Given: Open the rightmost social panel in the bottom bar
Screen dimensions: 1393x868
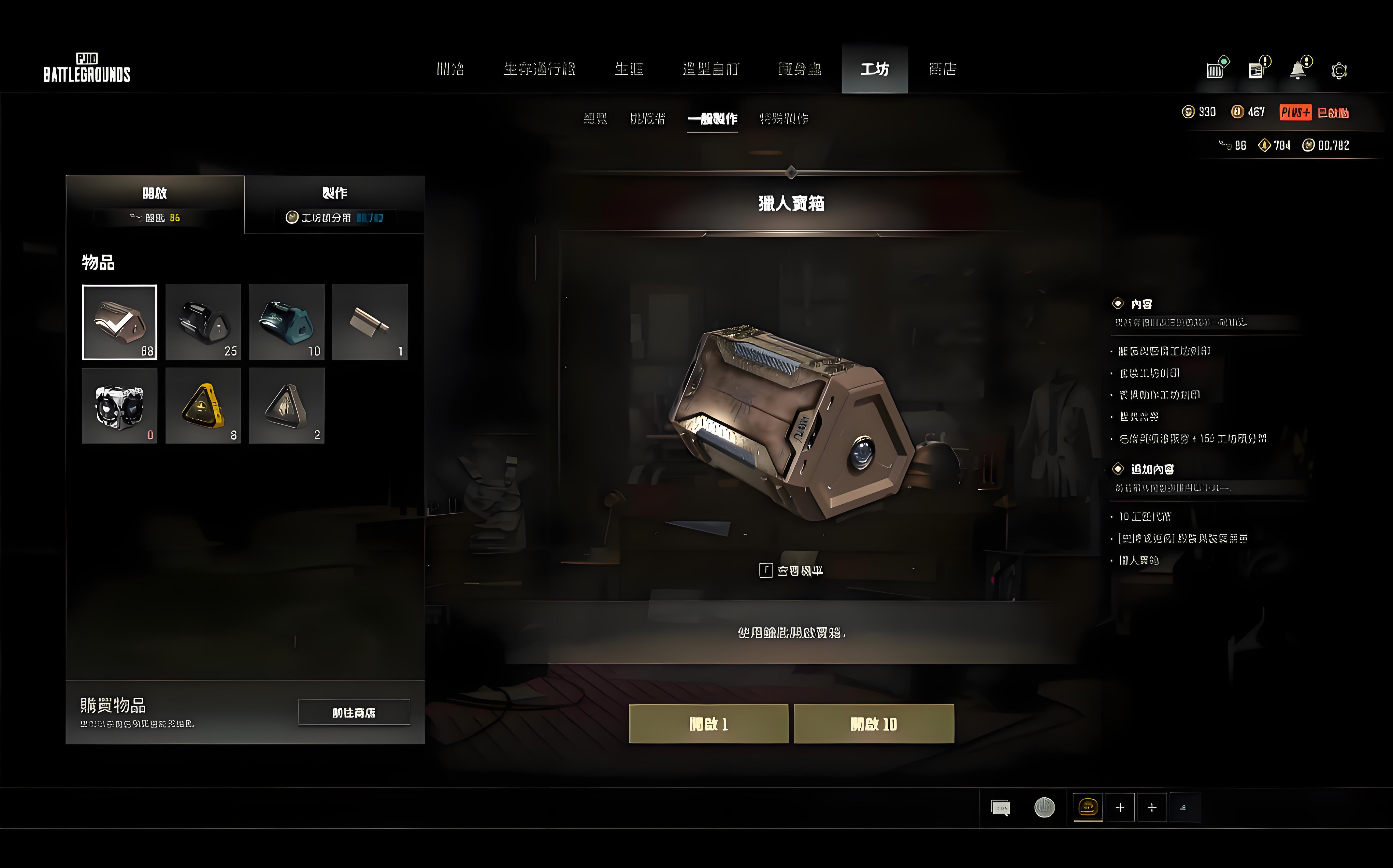Looking at the screenshot, I should (x=1183, y=806).
